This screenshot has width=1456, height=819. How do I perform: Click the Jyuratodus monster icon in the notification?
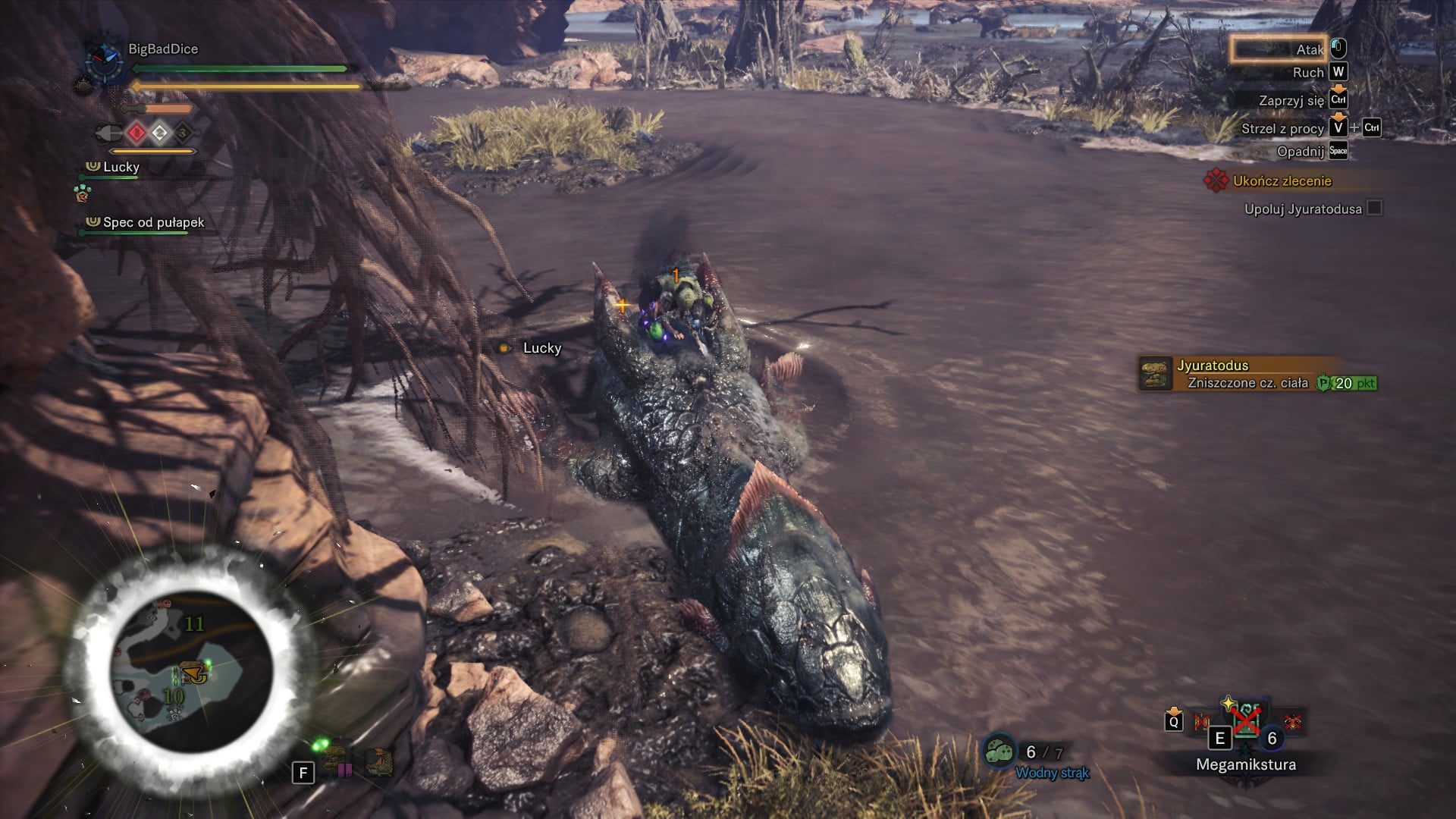1156,374
